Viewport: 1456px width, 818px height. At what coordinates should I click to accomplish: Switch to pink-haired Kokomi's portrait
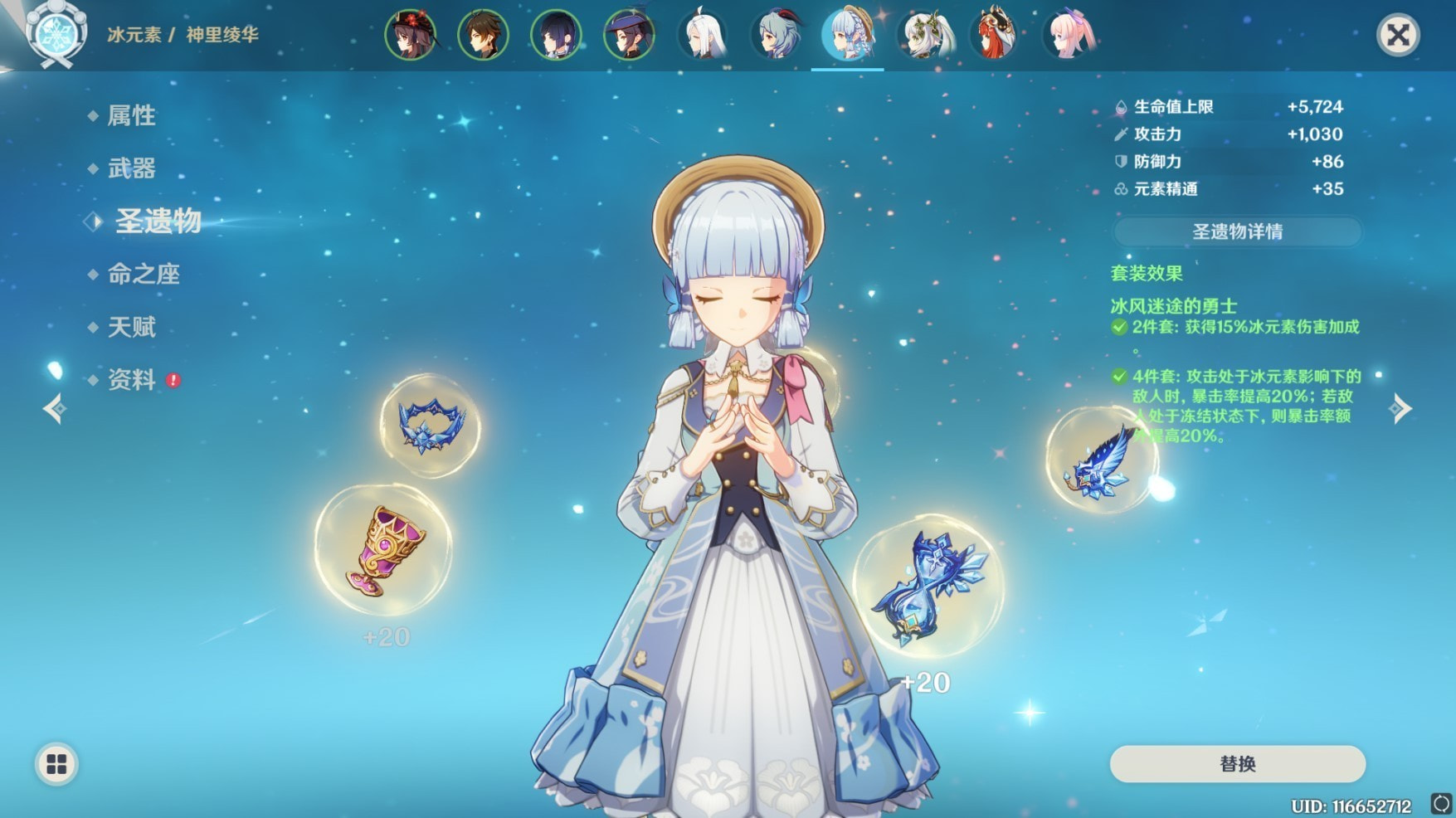1070,36
